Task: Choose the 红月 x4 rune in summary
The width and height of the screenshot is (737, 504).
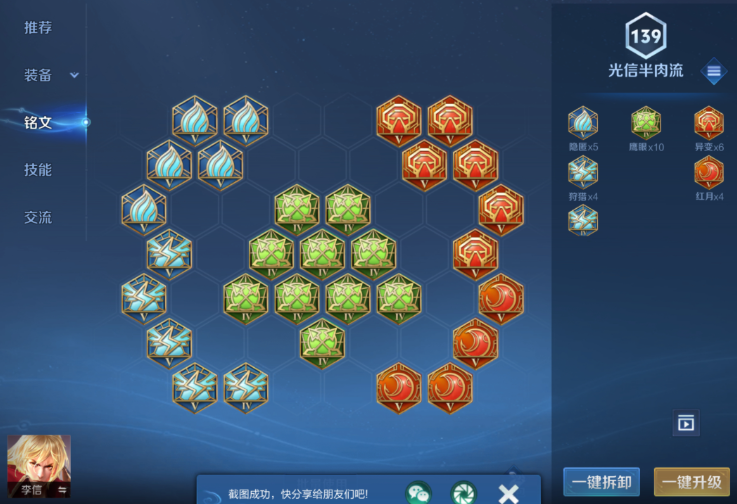Action: click(x=709, y=172)
